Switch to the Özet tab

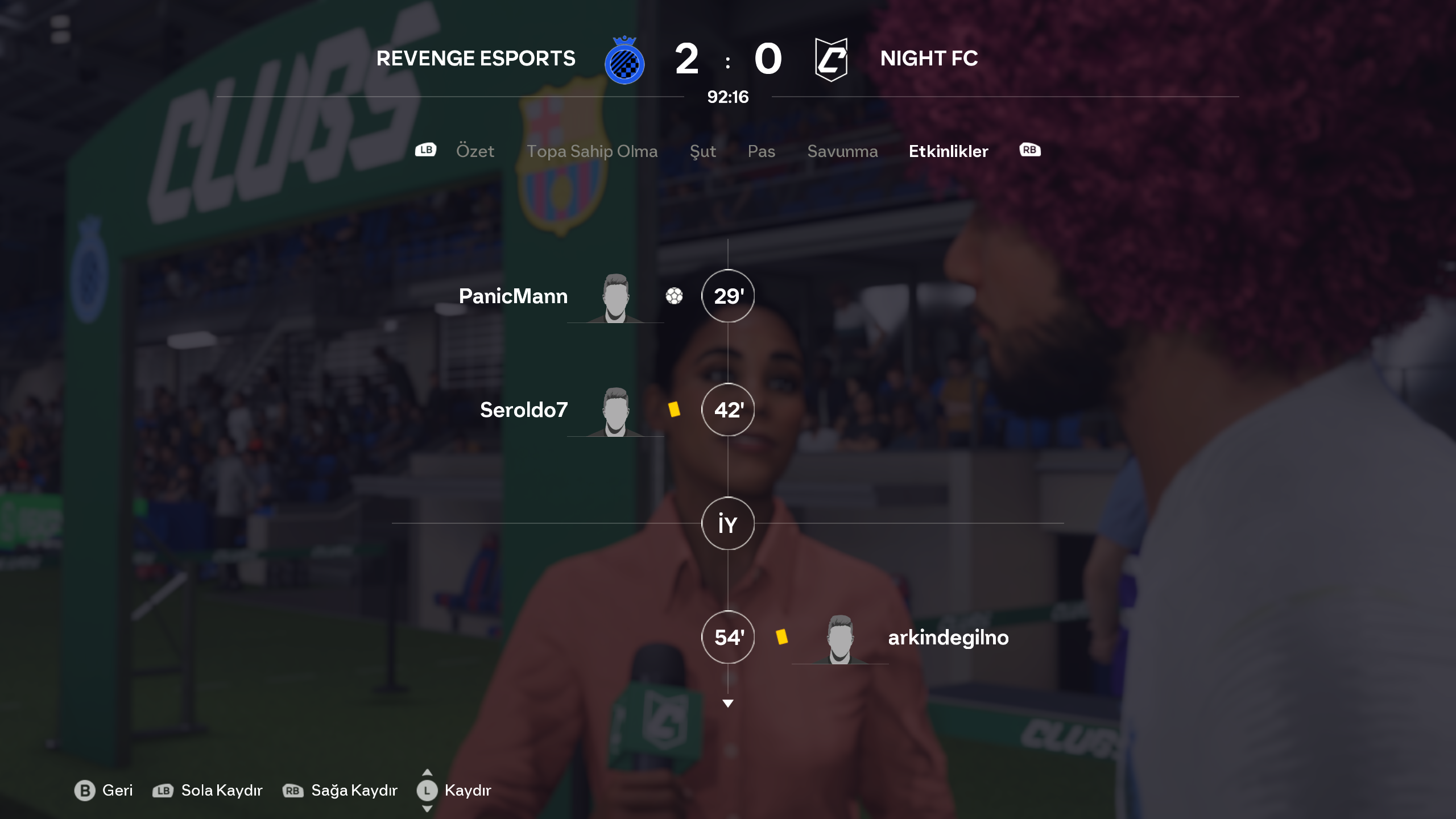click(475, 151)
